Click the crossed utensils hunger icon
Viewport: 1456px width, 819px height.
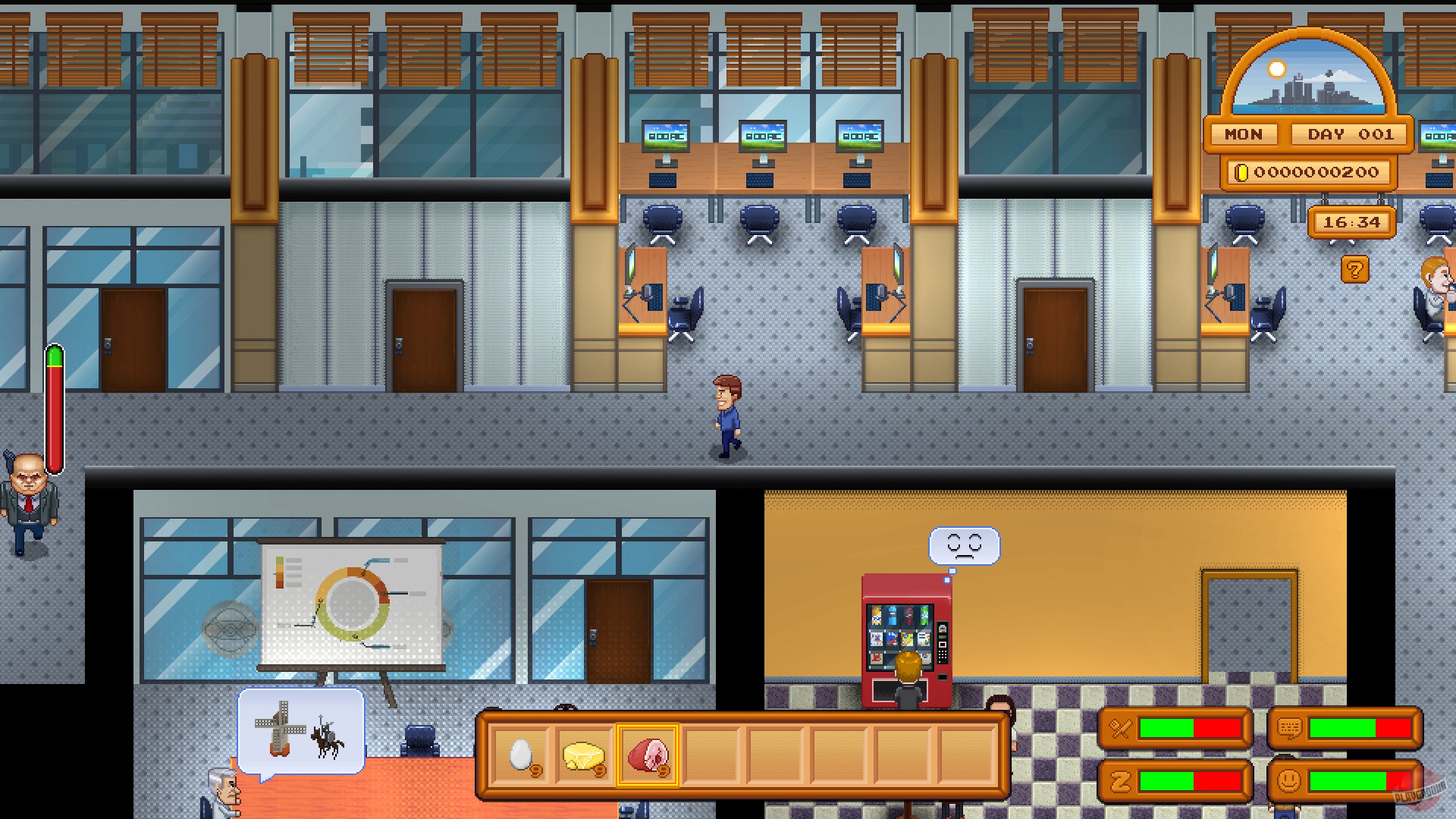tap(1118, 726)
